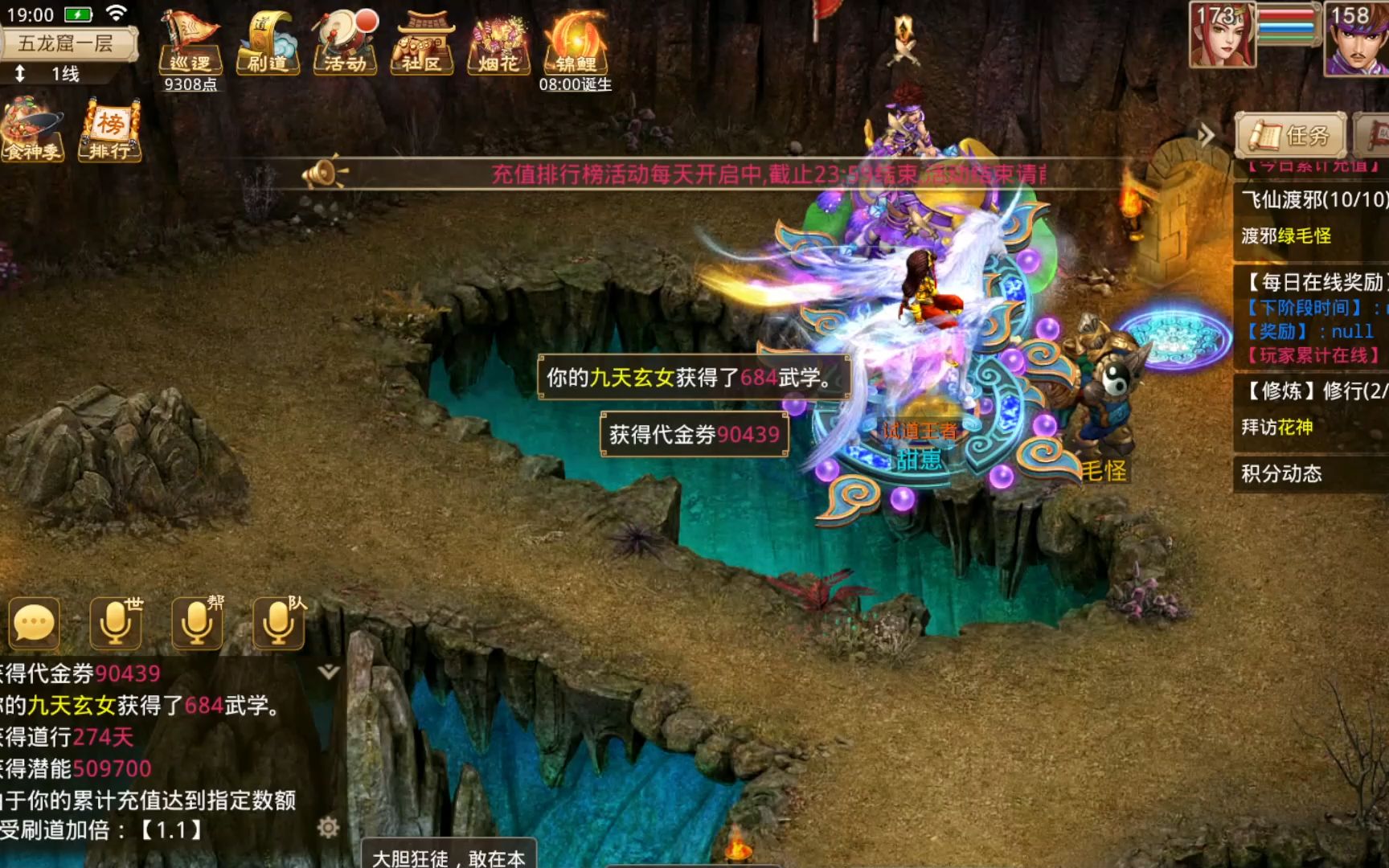The width and height of the screenshot is (1389, 868).
Task: Open the chat bubble button
Action: [x=34, y=623]
